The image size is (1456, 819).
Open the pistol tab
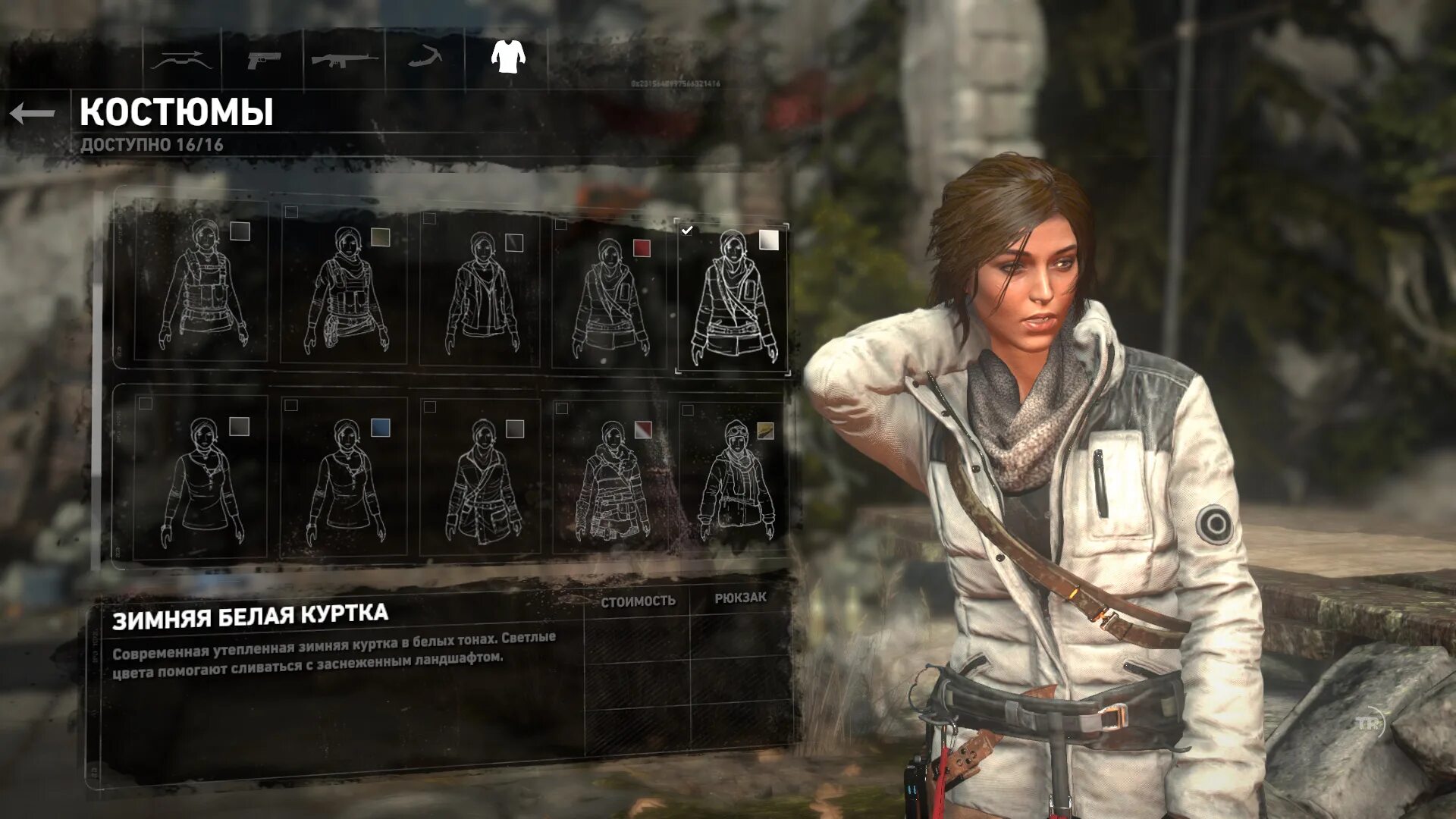click(x=263, y=58)
